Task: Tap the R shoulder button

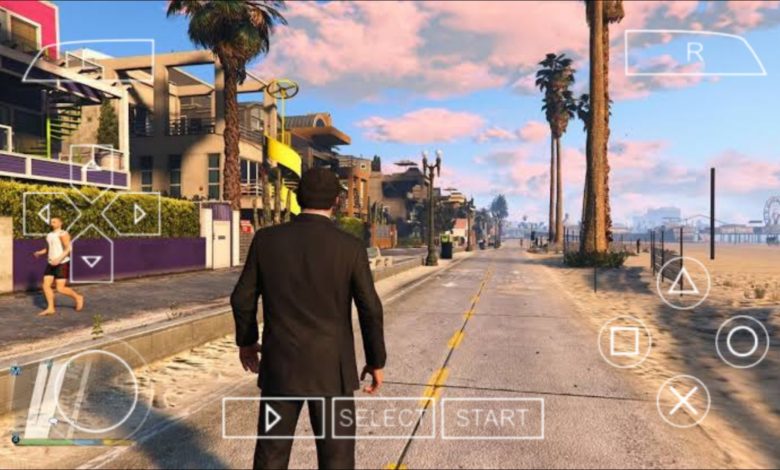Action: (x=694, y=52)
